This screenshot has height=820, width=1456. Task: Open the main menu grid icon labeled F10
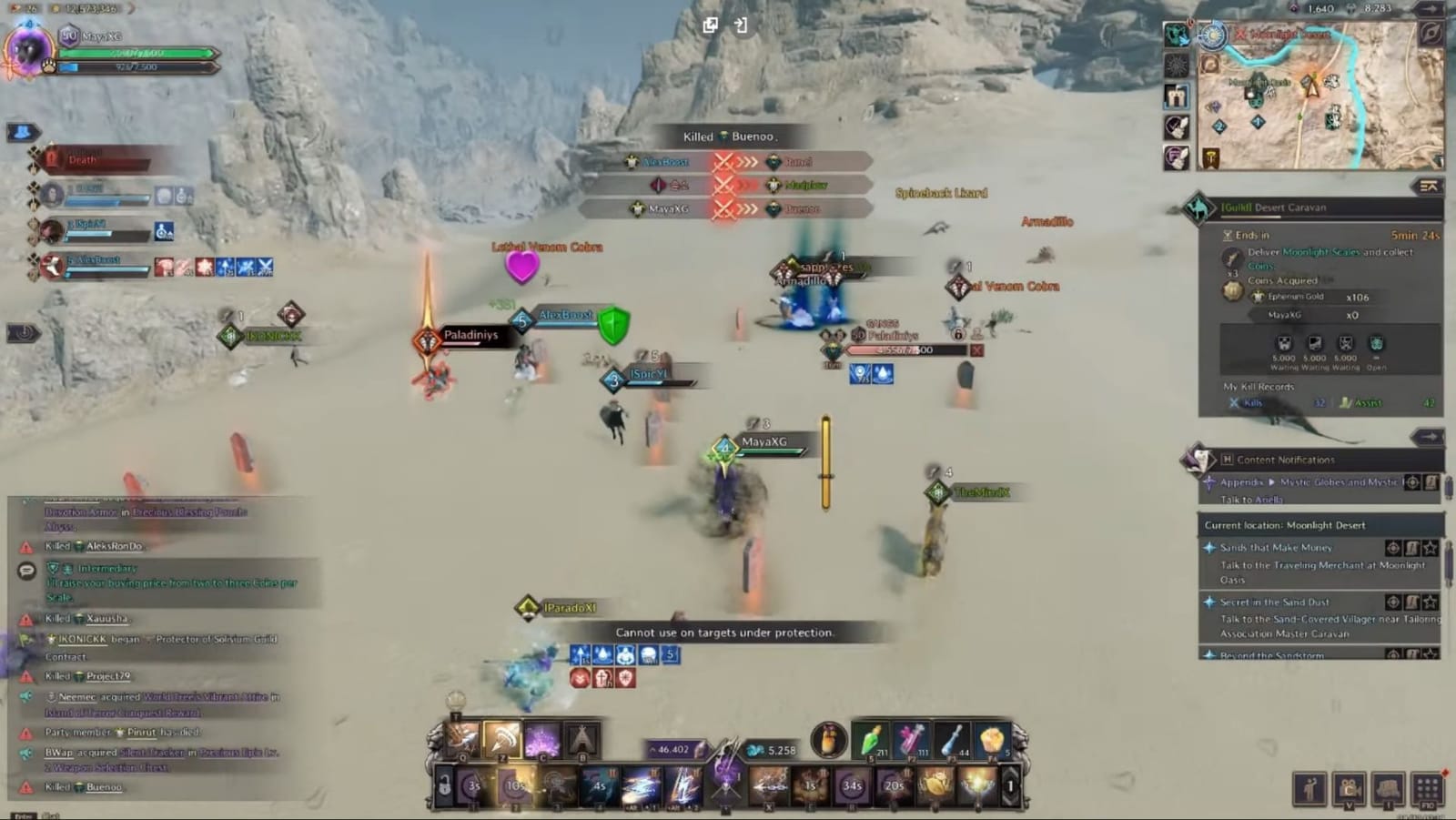click(1427, 788)
